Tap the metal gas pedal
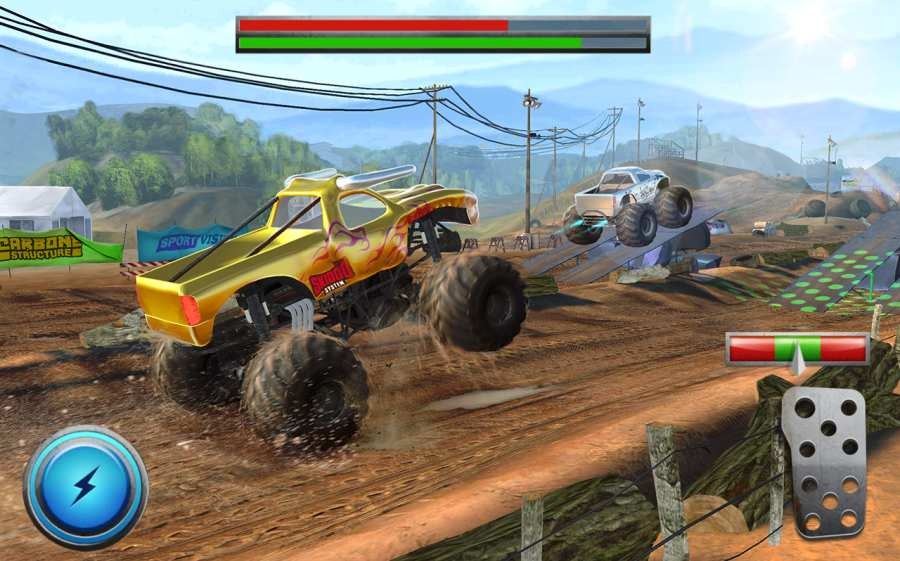Viewport: 900px width, 561px height. coord(823,462)
